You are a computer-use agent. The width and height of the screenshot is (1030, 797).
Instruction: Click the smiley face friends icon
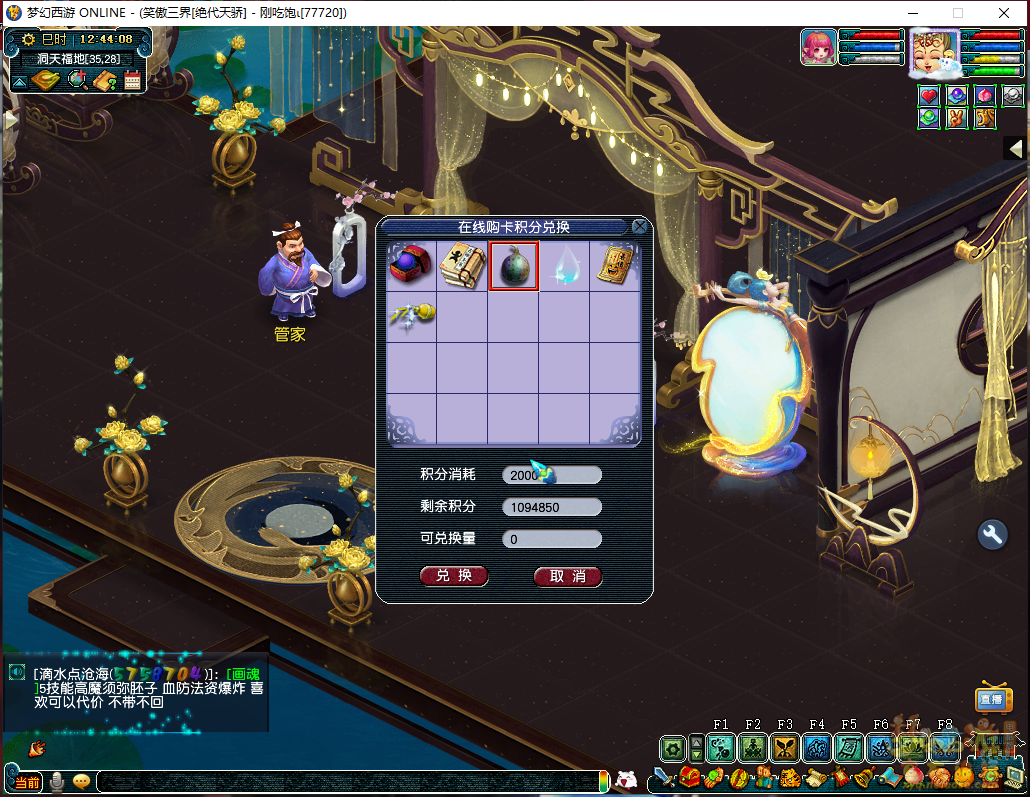pyautogui.click(x=963, y=777)
